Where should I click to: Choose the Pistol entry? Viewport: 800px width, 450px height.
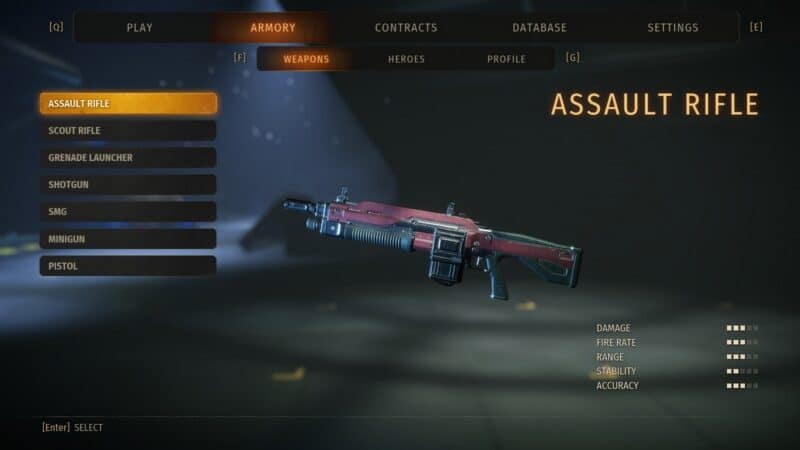[128, 266]
